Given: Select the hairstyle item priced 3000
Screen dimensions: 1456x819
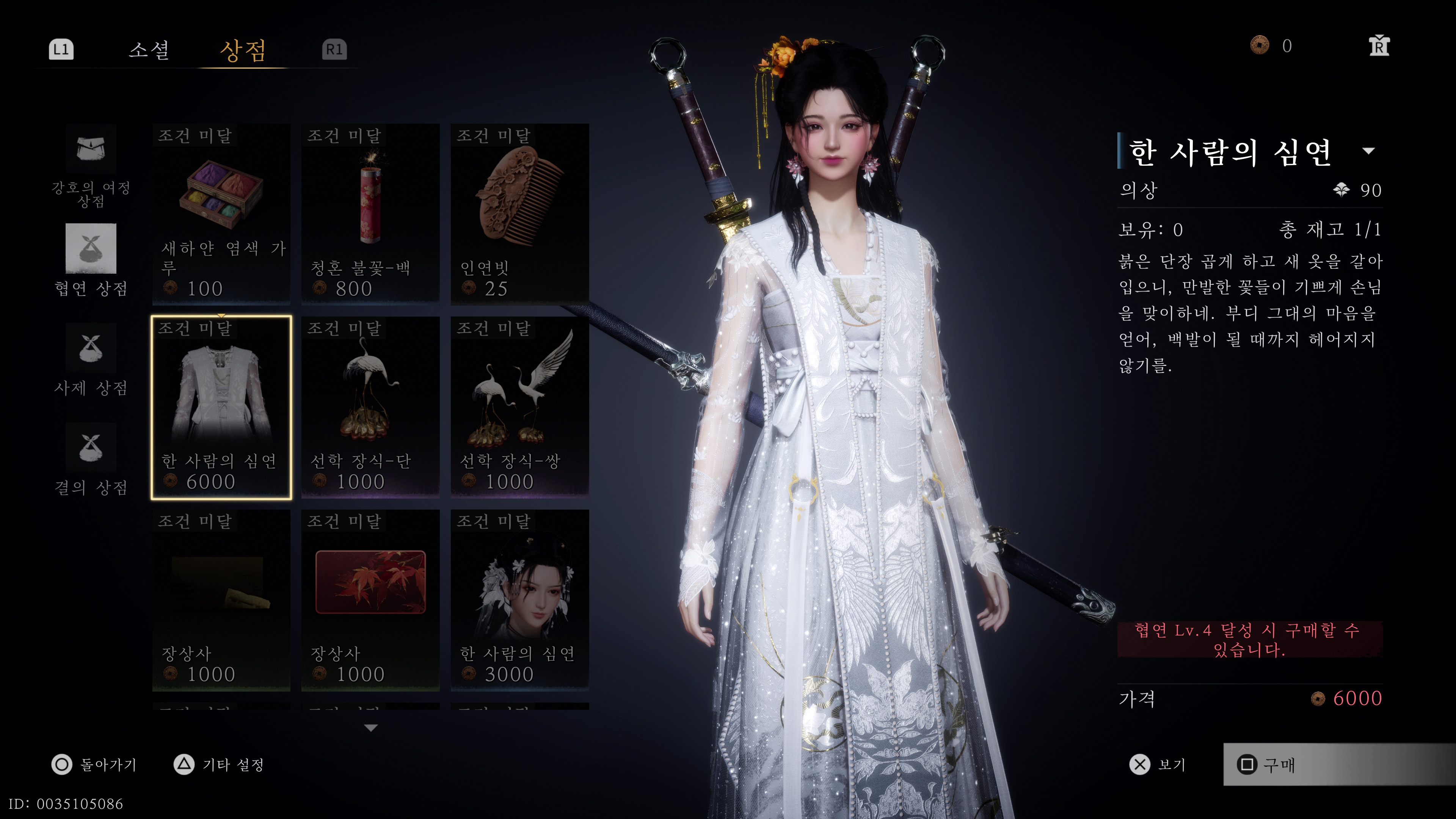Looking at the screenshot, I should (519, 600).
